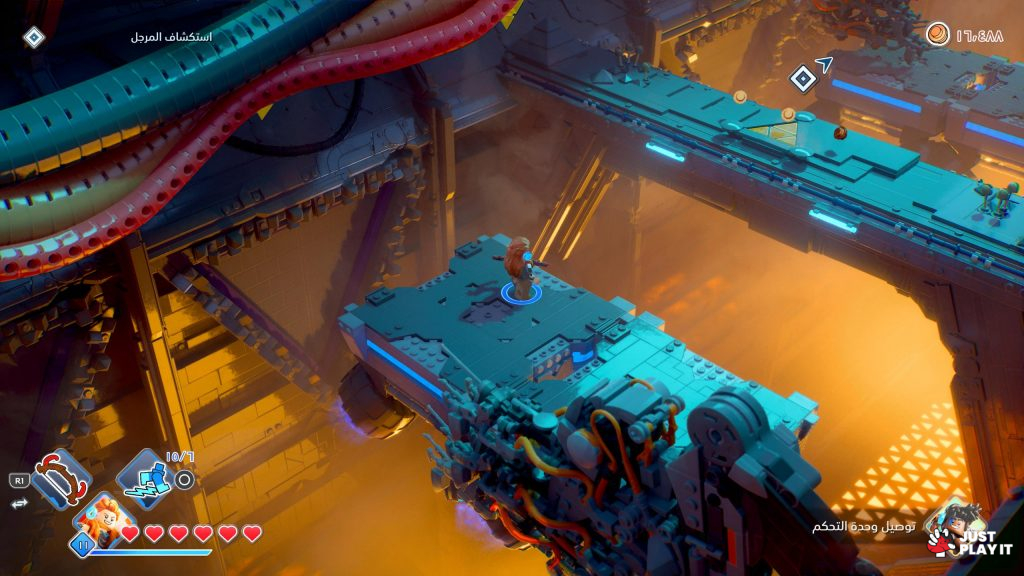The width and height of the screenshot is (1024, 576).
Task: Click the stud currency coin icon
Action: [937, 35]
